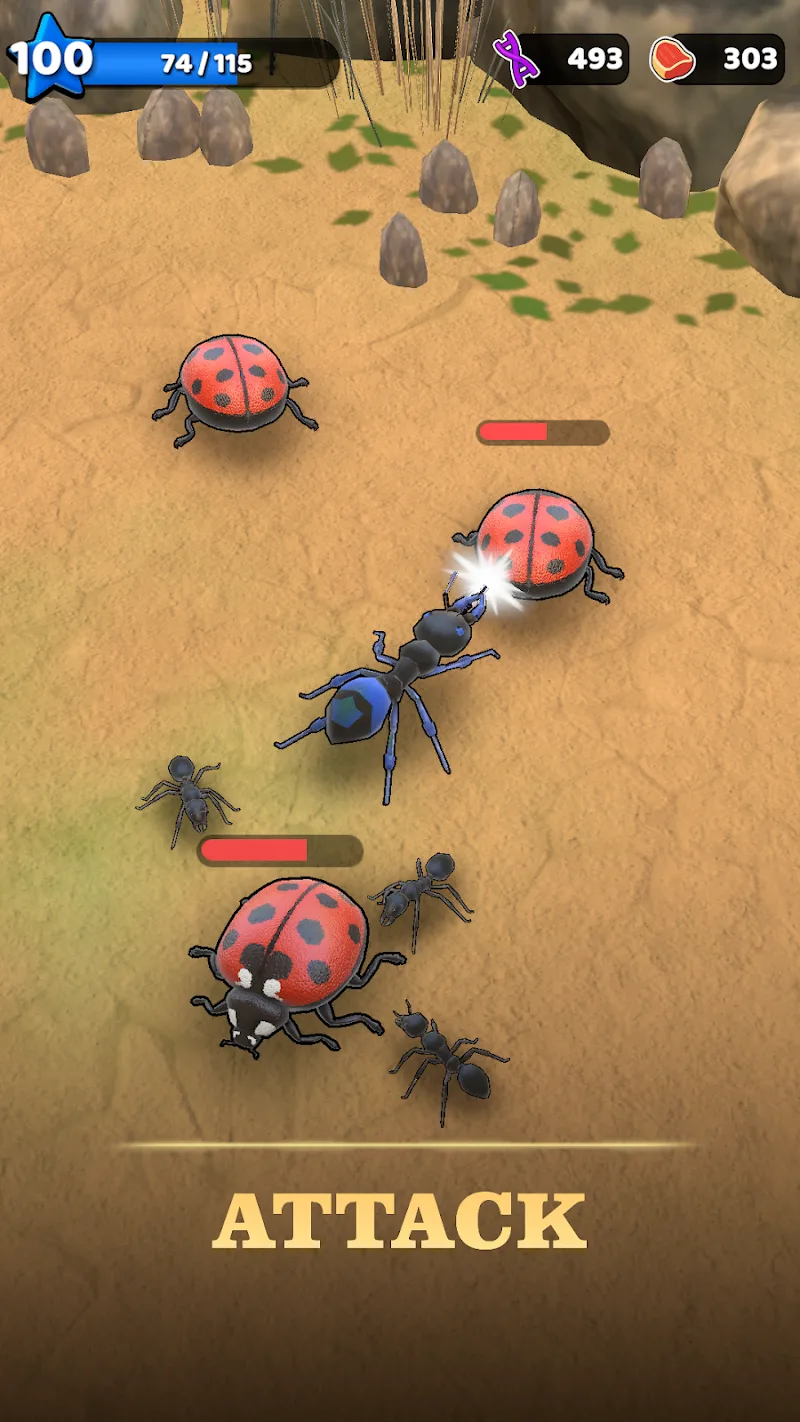Screen dimensions: 800x1422
Task: Tap the blue level 100 star badge
Action: pyautogui.click(x=50, y=59)
